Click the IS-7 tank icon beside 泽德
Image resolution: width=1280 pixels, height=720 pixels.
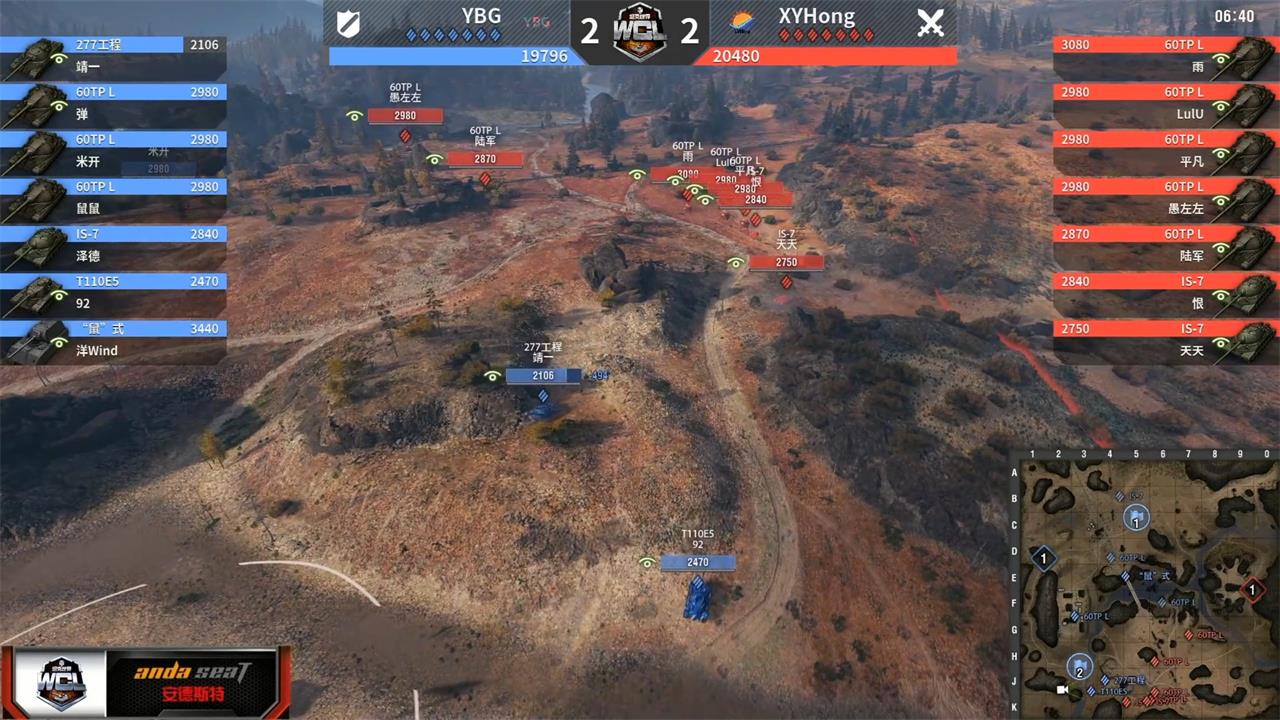(40, 246)
